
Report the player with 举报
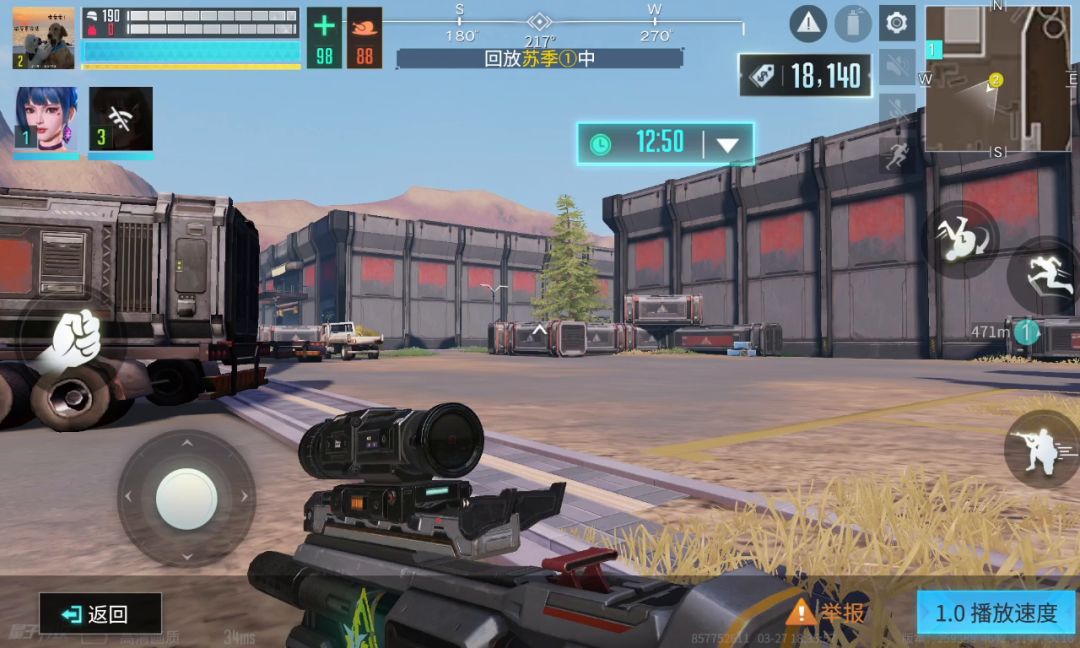pyautogui.click(x=827, y=612)
